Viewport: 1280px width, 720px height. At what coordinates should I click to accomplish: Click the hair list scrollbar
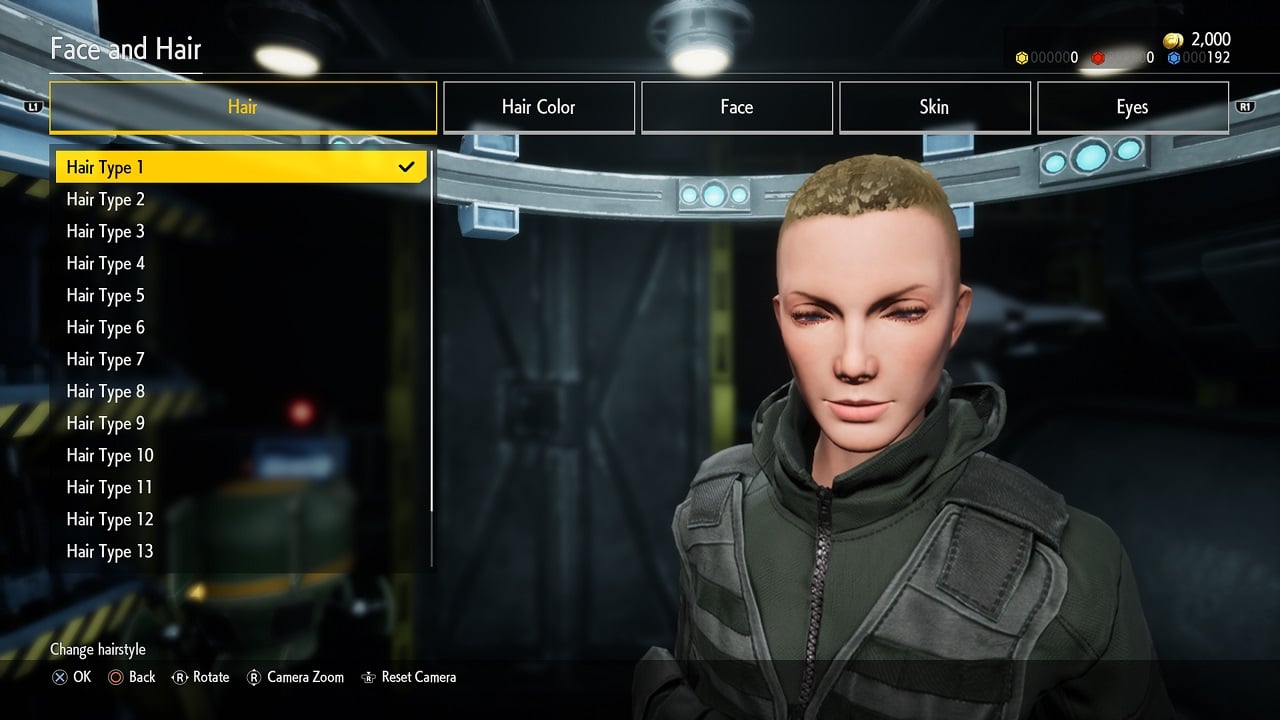pyautogui.click(x=432, y=330)
